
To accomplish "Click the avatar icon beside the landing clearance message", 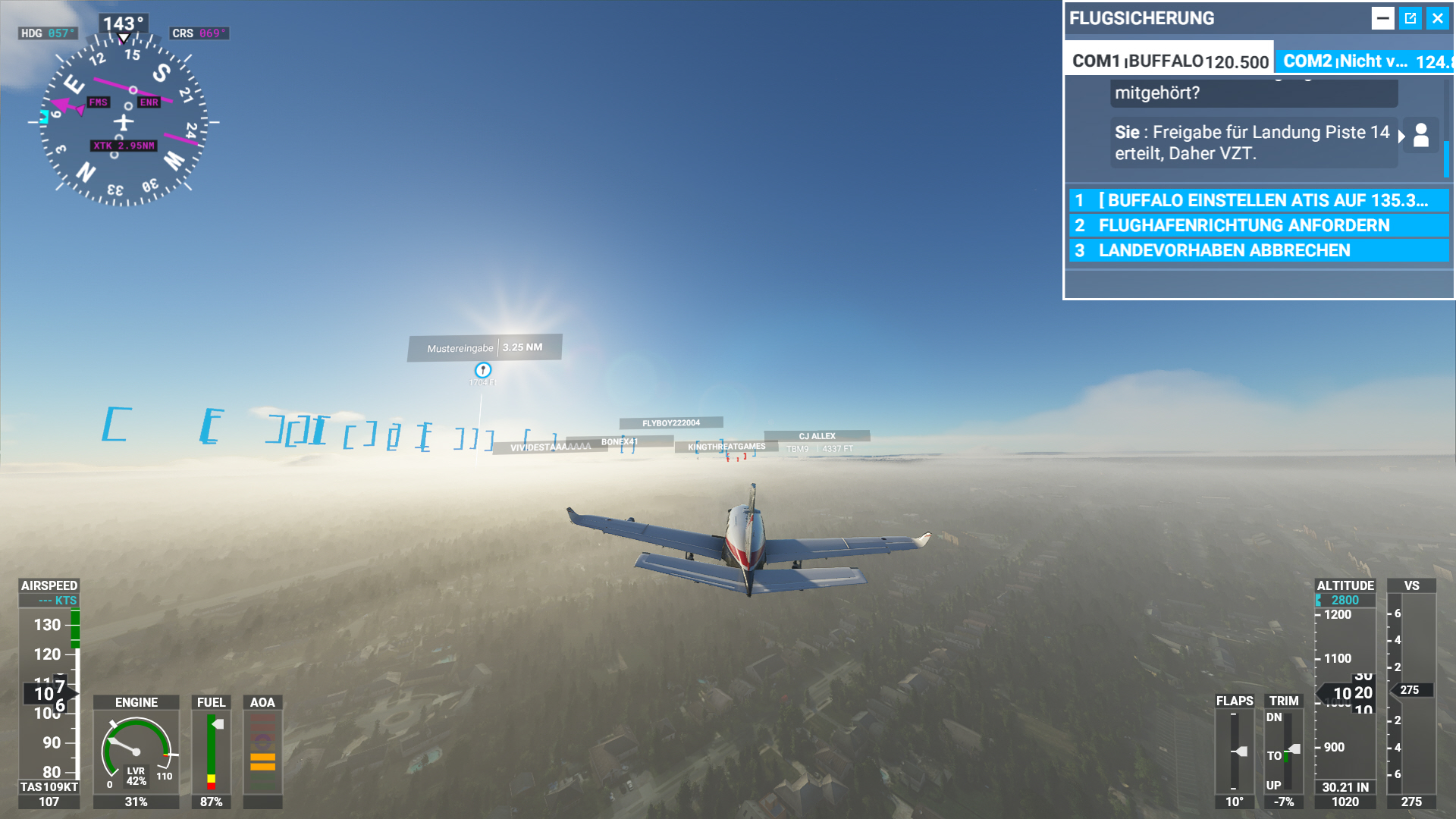I will (x=1421, y=136).
